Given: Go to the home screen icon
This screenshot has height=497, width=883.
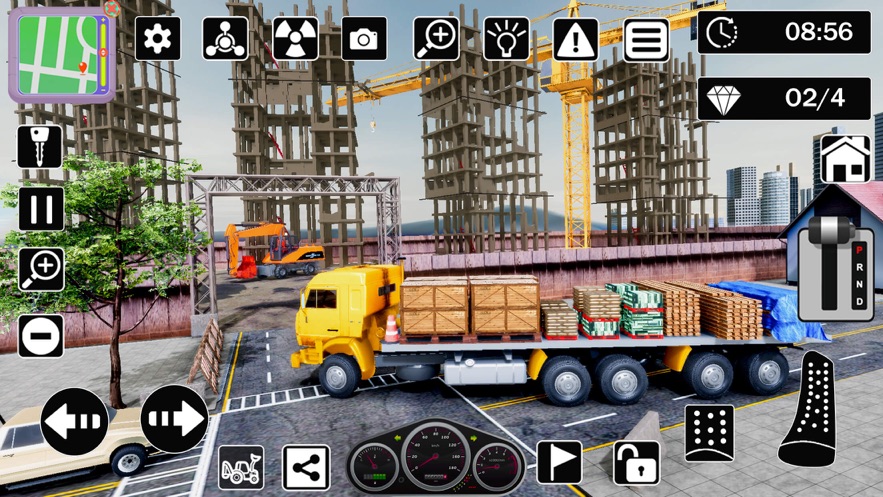Looking at the screenshot, I should [845, 159].
